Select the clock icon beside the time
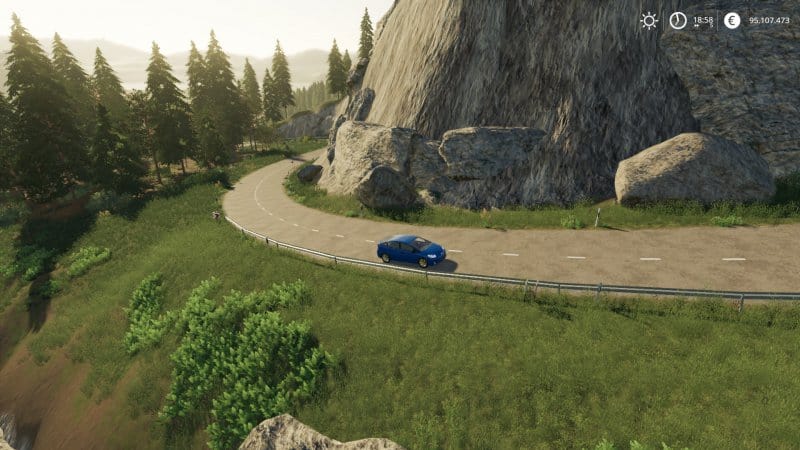Image resolution: width=800 pixels, height=450 pixels. coord(678,20)
